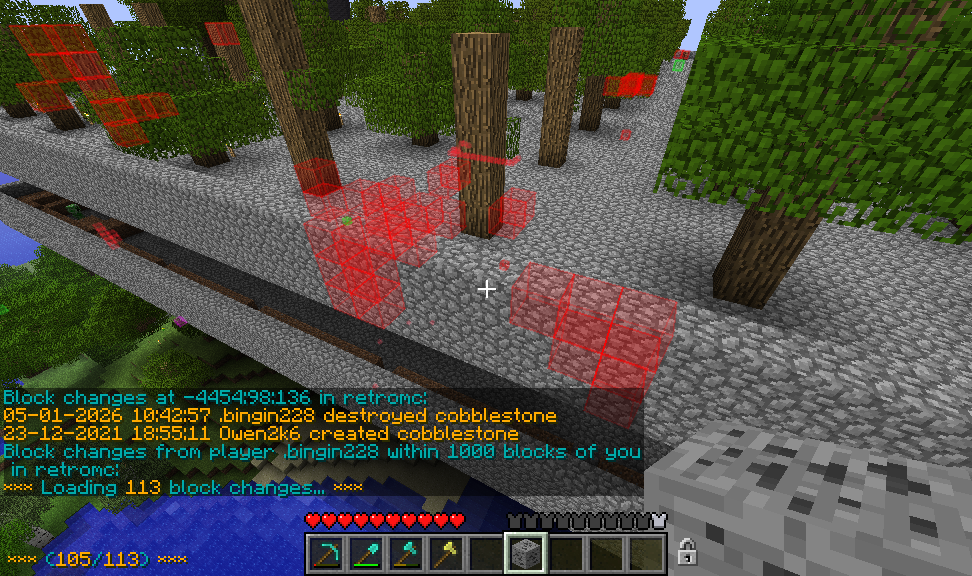
Task: Pick the golden axe hotbar slot
Action: click(x=445, y=552)
